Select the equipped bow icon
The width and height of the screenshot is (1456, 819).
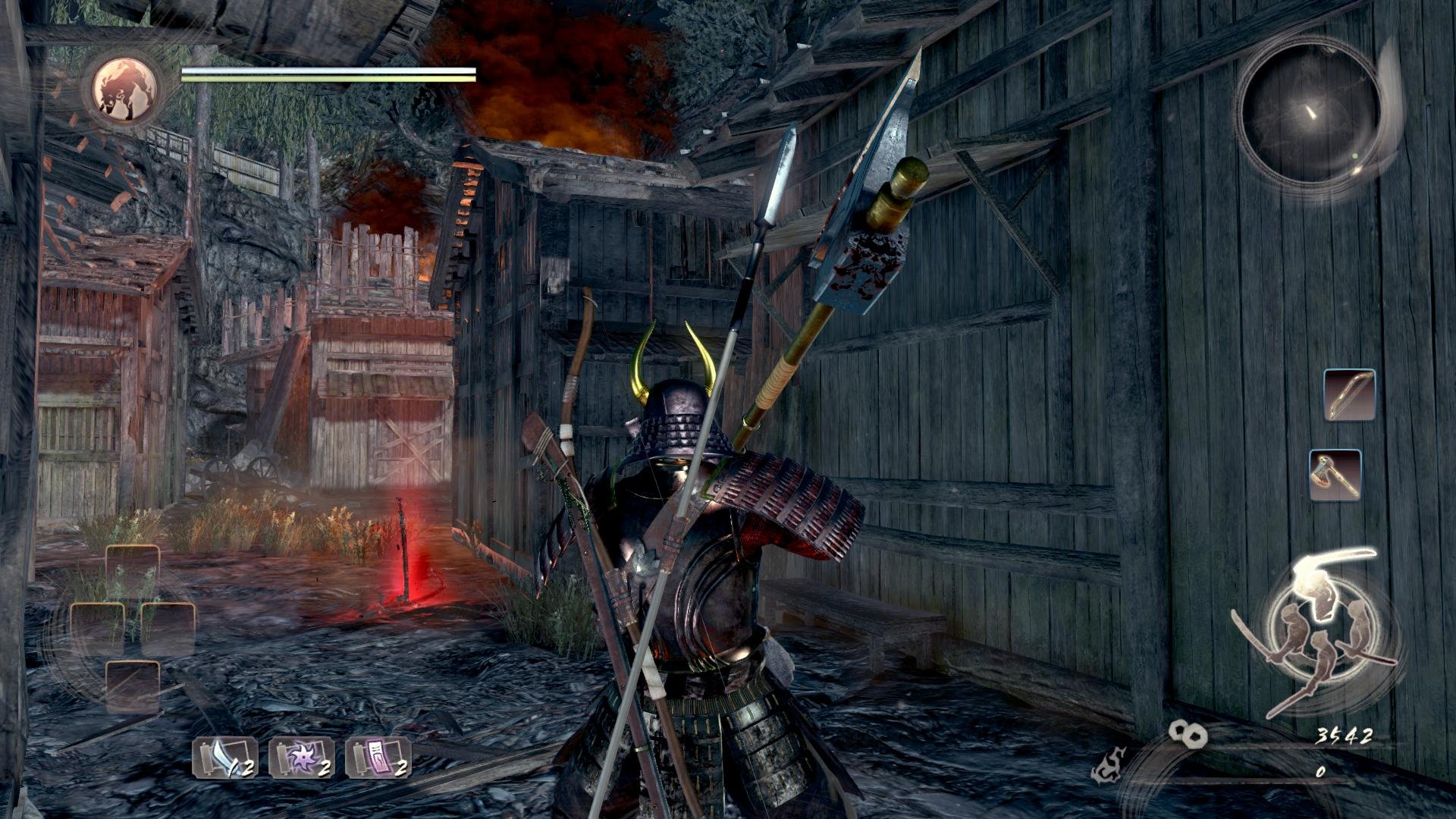point(1350,394)
